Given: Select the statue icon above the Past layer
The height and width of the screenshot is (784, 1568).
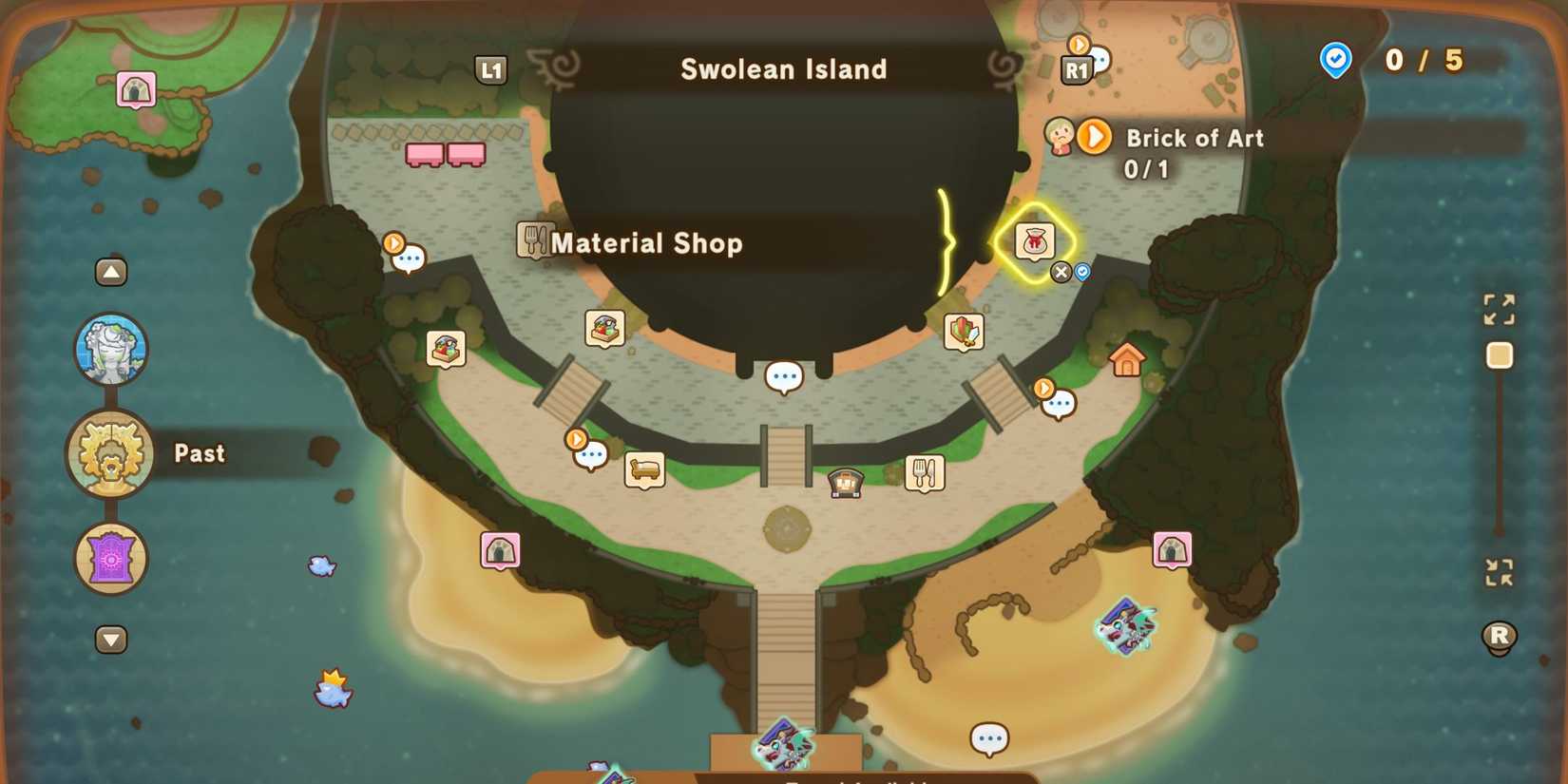Looking at the screenshot, I should click(111, 349).
